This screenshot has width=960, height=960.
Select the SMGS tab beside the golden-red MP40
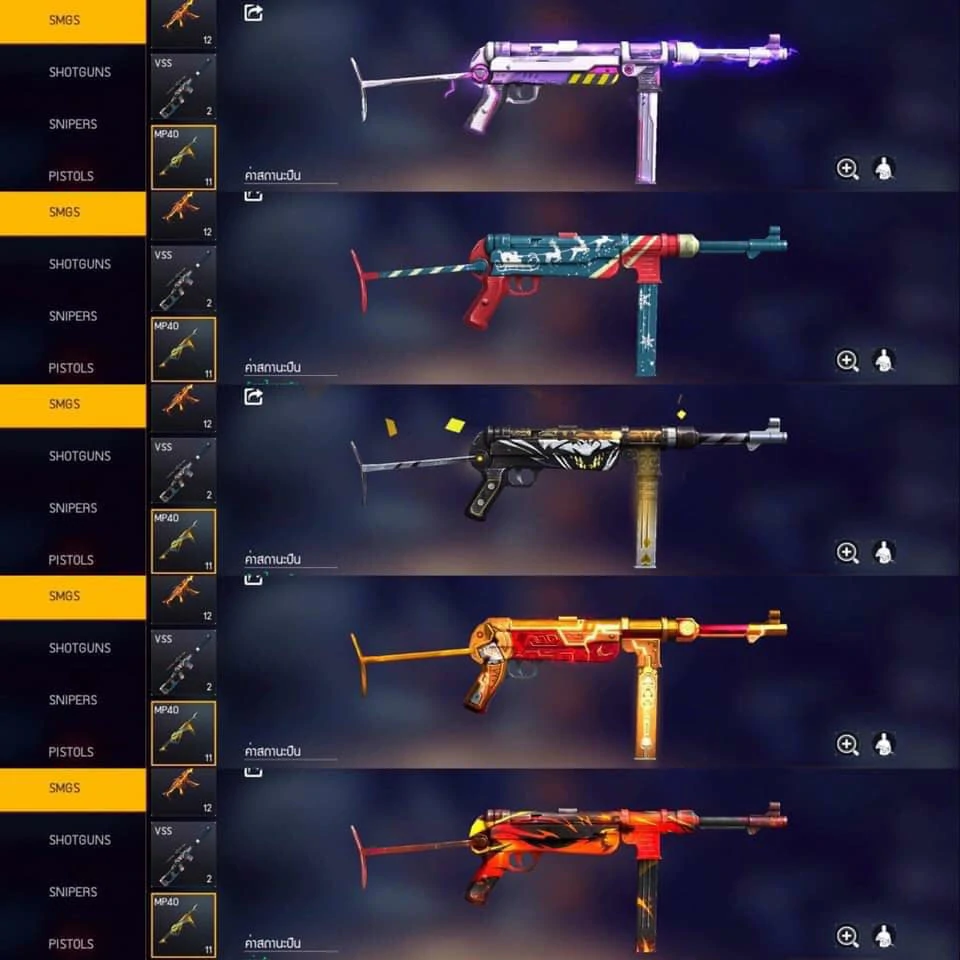click(x=65, y=596)
